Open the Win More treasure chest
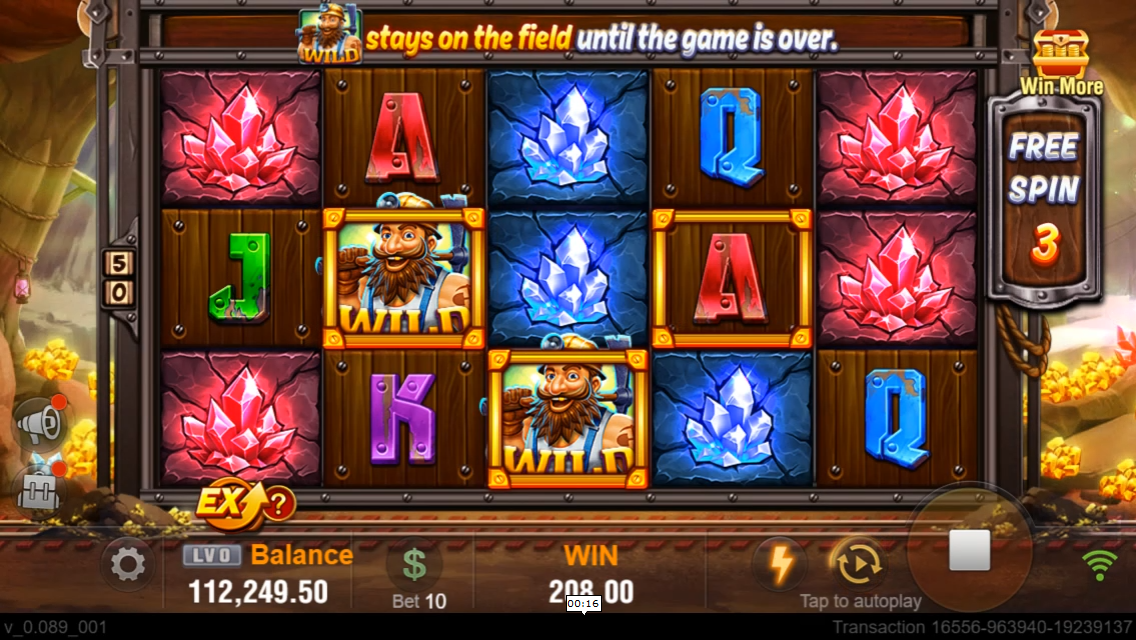Image resolution: width=1136 pixels, height=640 pixels. tap(1060, 56)
